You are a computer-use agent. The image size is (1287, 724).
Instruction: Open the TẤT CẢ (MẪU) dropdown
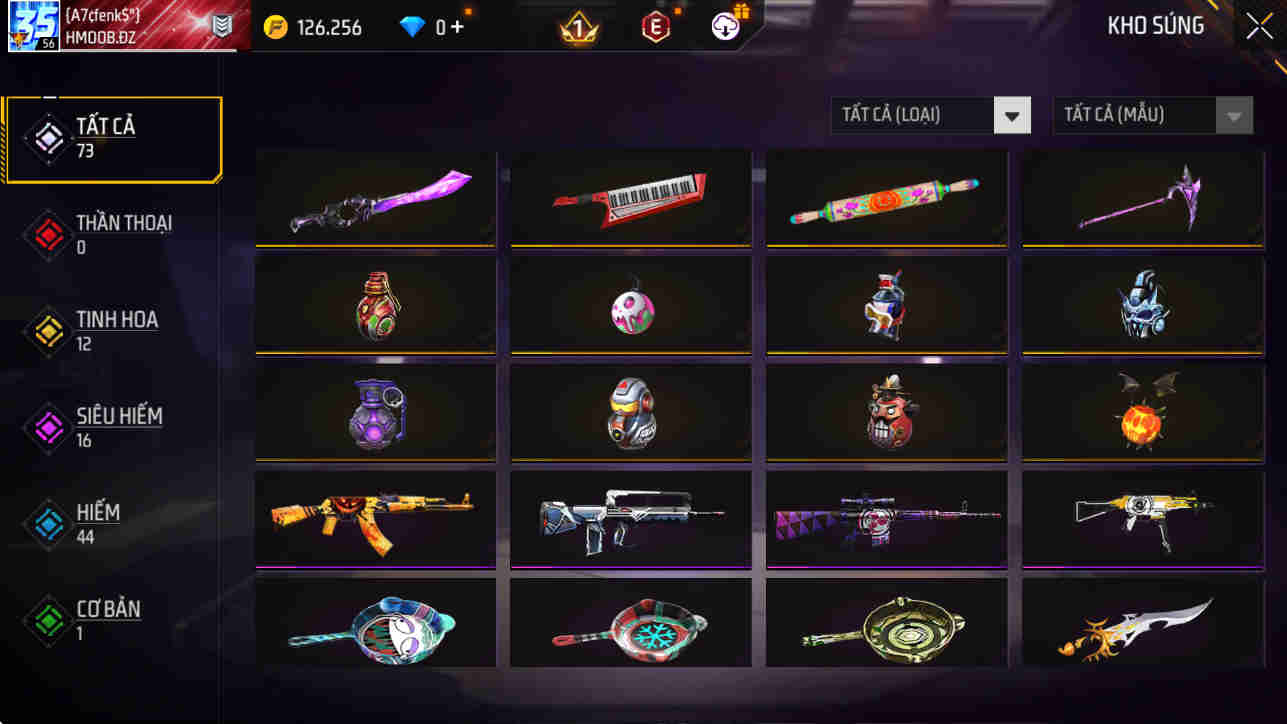click(1152, 115)
